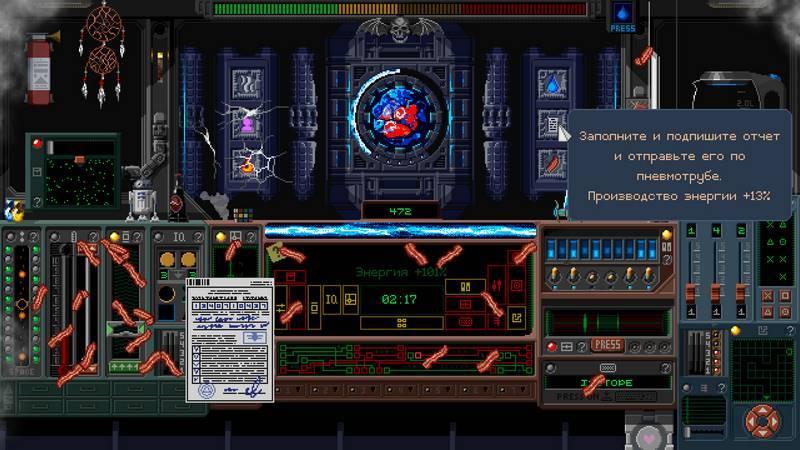
Task: Open help for the IO panel
Action: [x=199, y=236]
